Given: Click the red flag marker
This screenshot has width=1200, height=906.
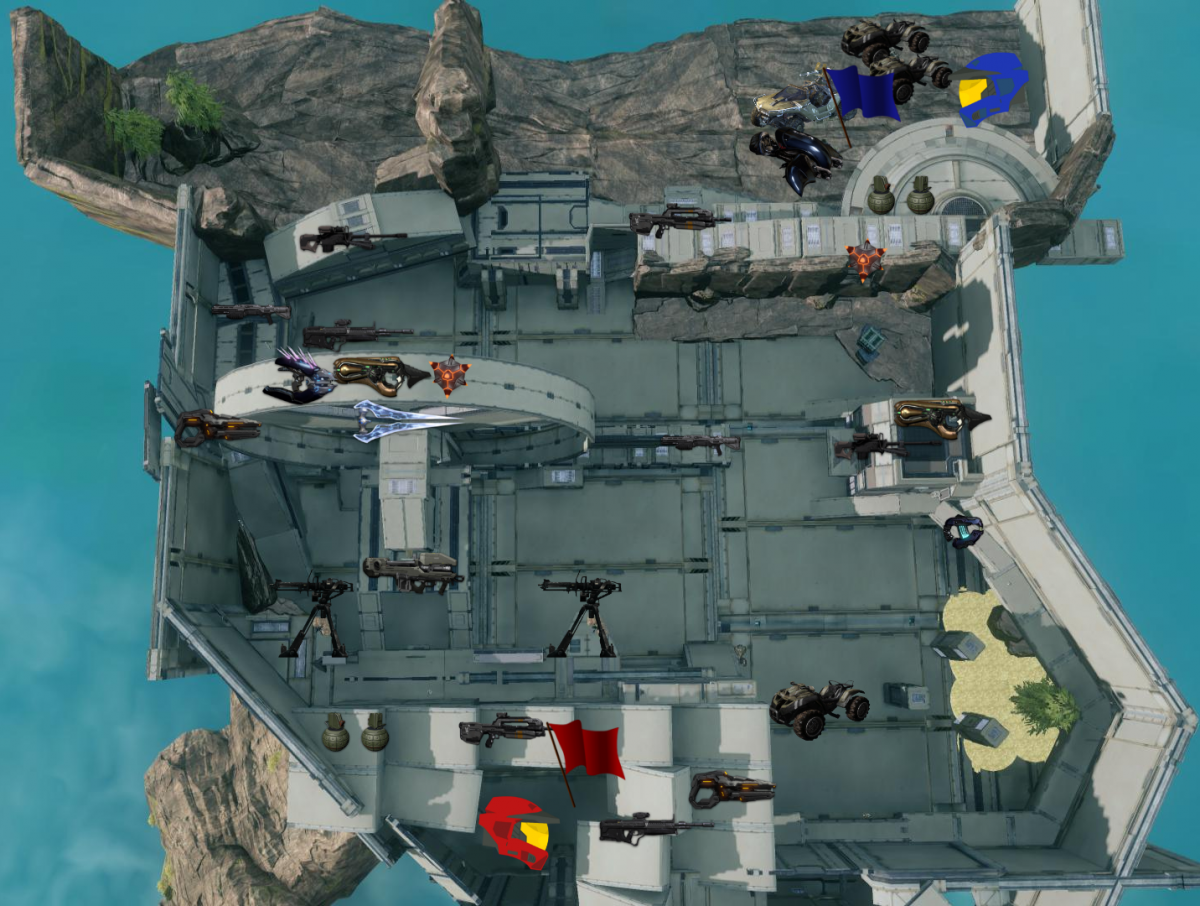Looking at the screenshot, I should click(587, 750).
